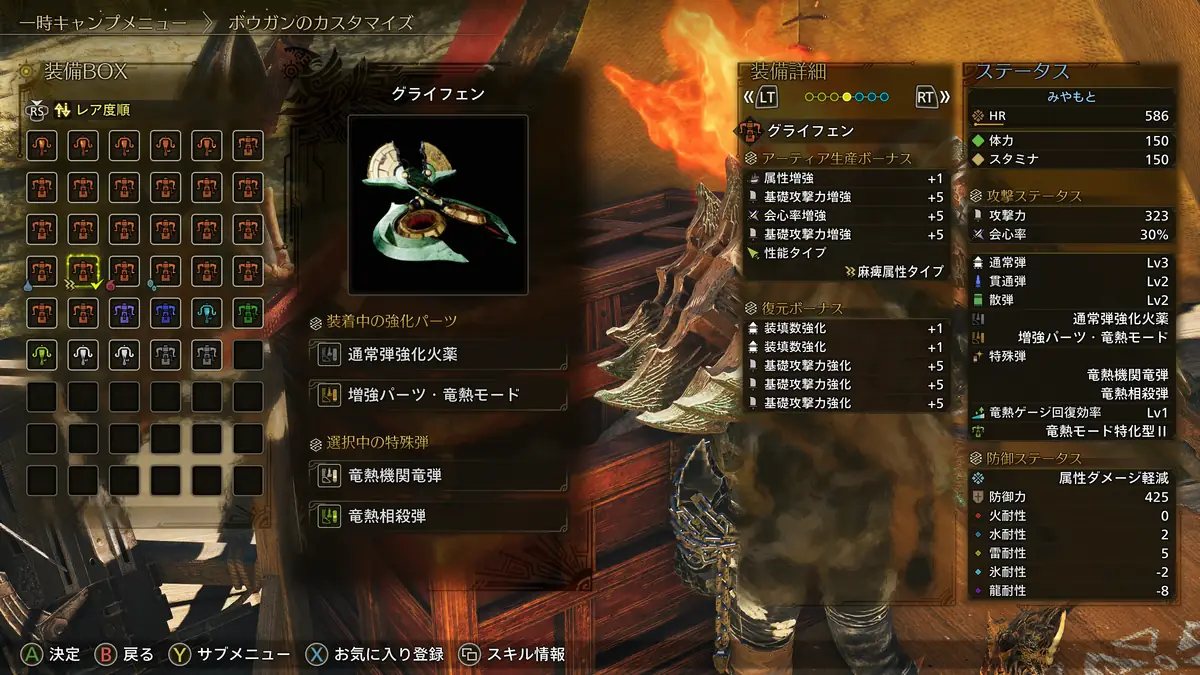Show スキル情報 skill information

pyautogui.click(x=512, y=655)
